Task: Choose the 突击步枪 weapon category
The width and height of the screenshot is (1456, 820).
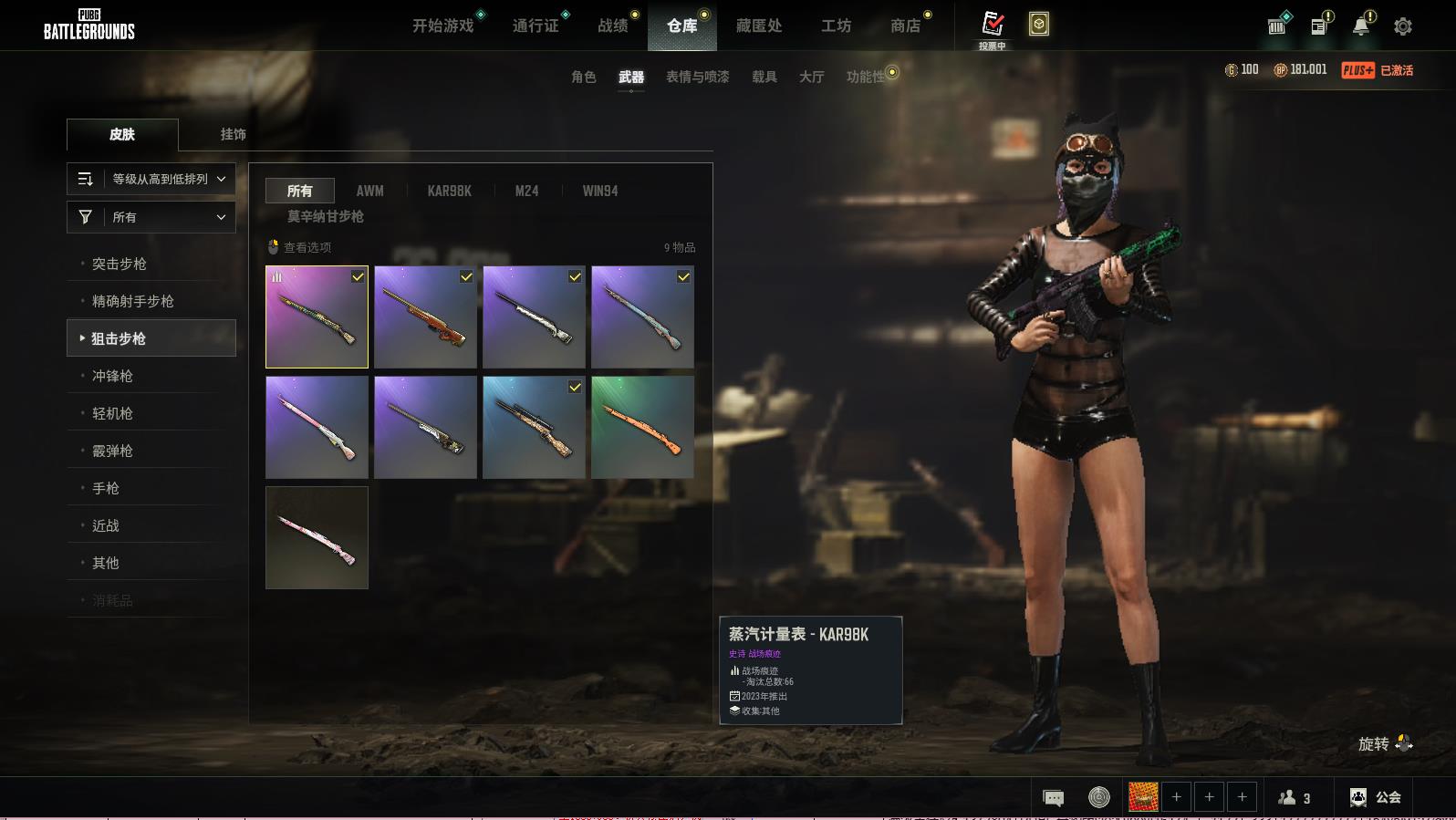Action: click(120, 264)
